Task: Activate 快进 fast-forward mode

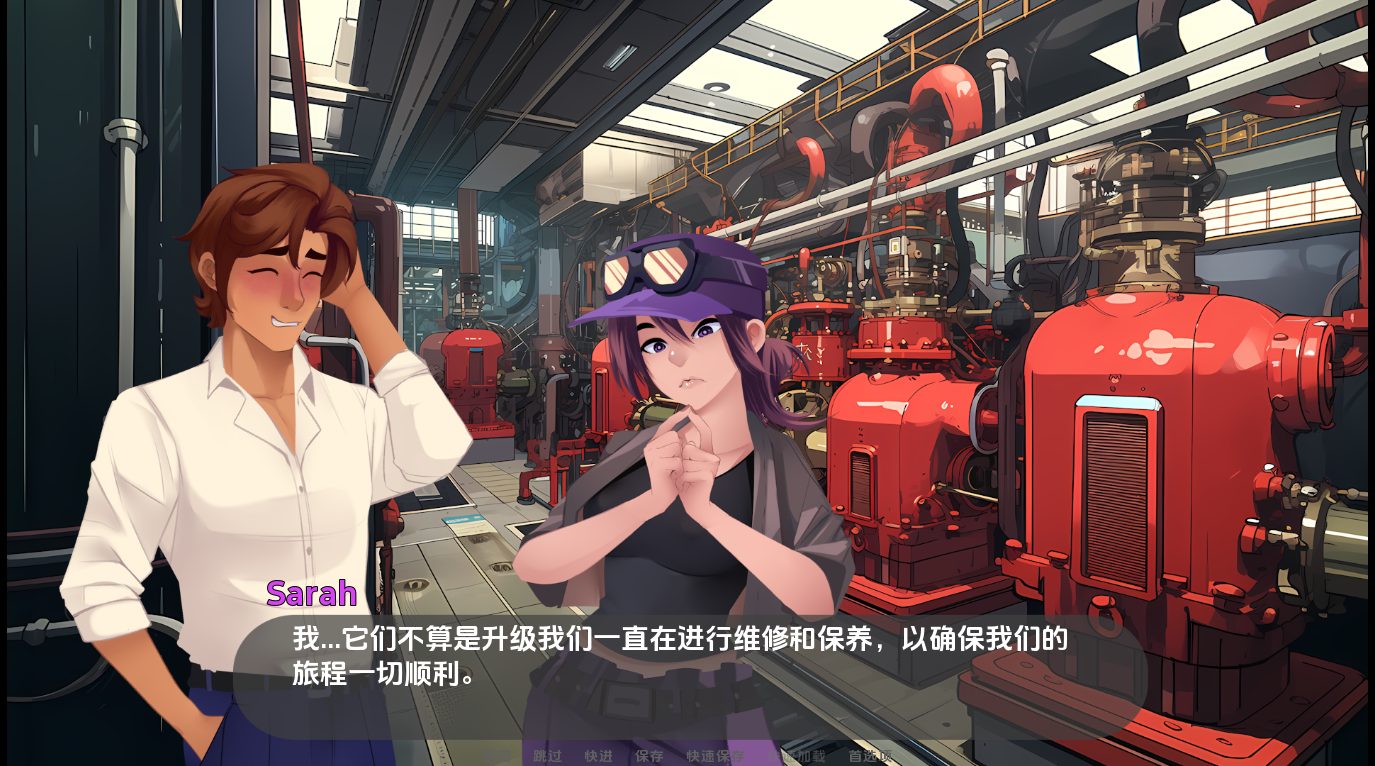Action: (598, 756)
